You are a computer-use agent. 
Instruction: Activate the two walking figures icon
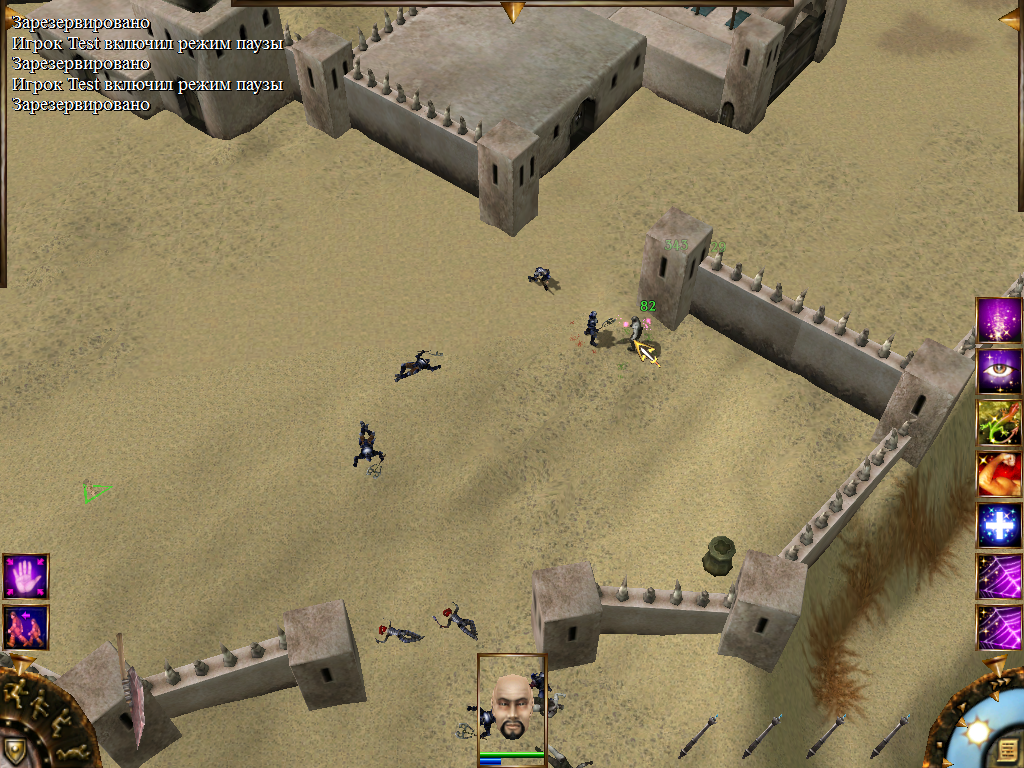point(25,627)
